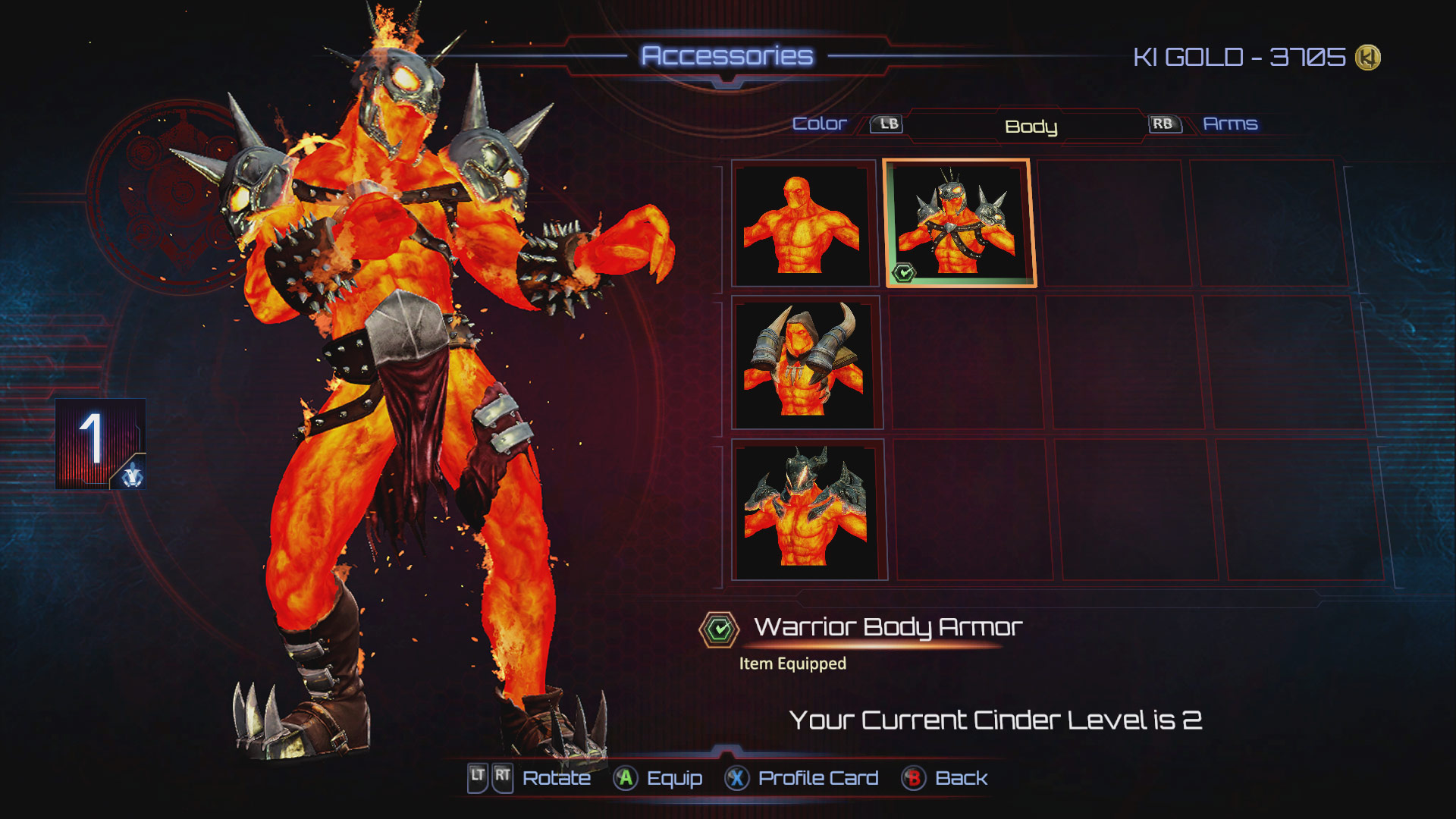The height and width of the screenshot is (819, 1456).
Task: Click the RB bumper icon beside Arms
Action: [1165, 124]
